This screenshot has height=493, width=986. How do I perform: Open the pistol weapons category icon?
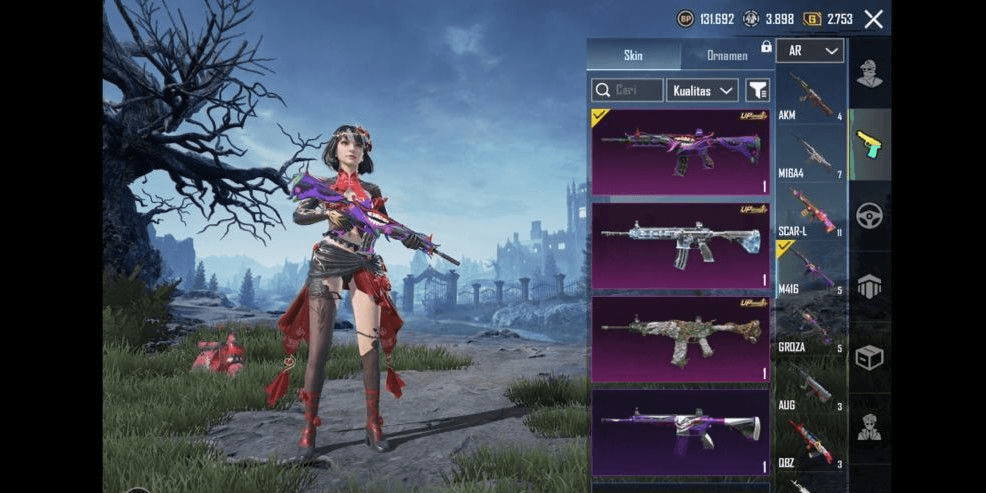tap(869, 145)
